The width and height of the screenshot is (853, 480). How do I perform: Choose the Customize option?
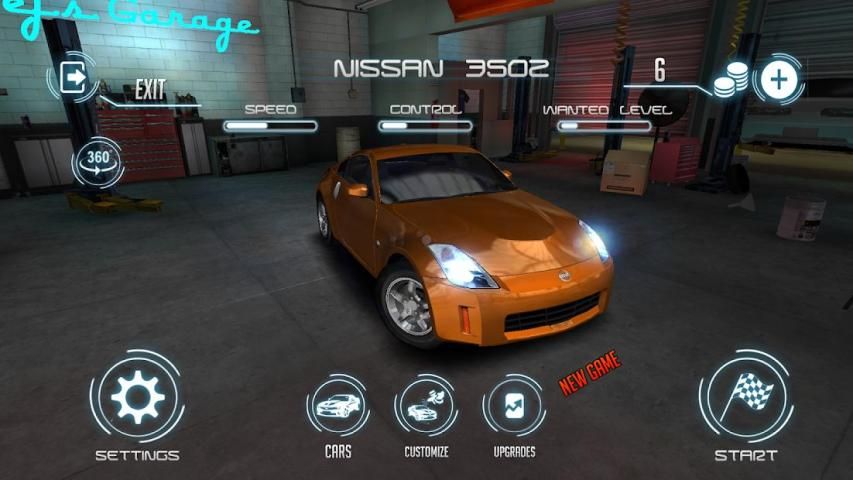(426, 406)
